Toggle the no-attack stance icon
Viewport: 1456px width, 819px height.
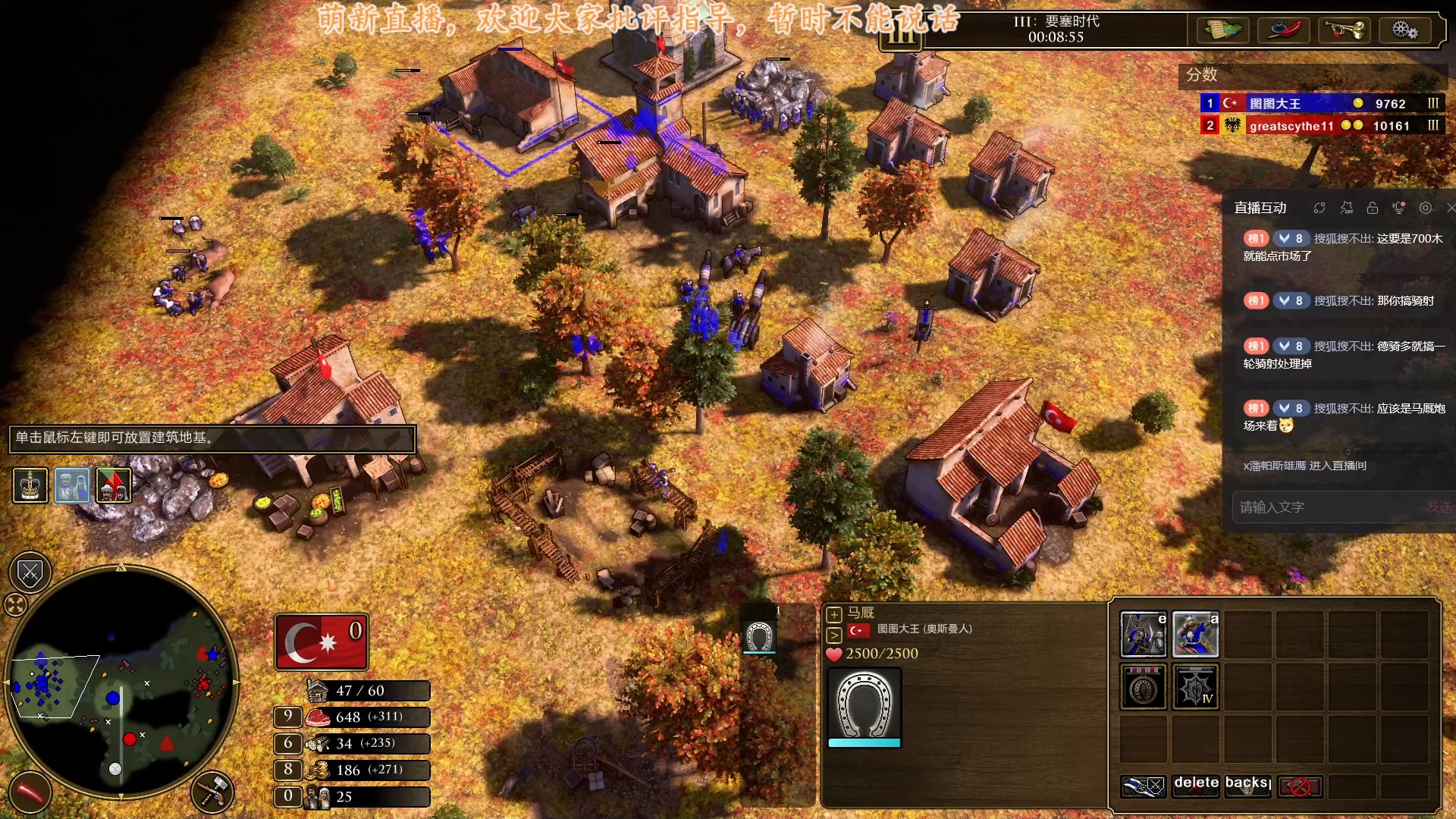(x=1300, y=787)
